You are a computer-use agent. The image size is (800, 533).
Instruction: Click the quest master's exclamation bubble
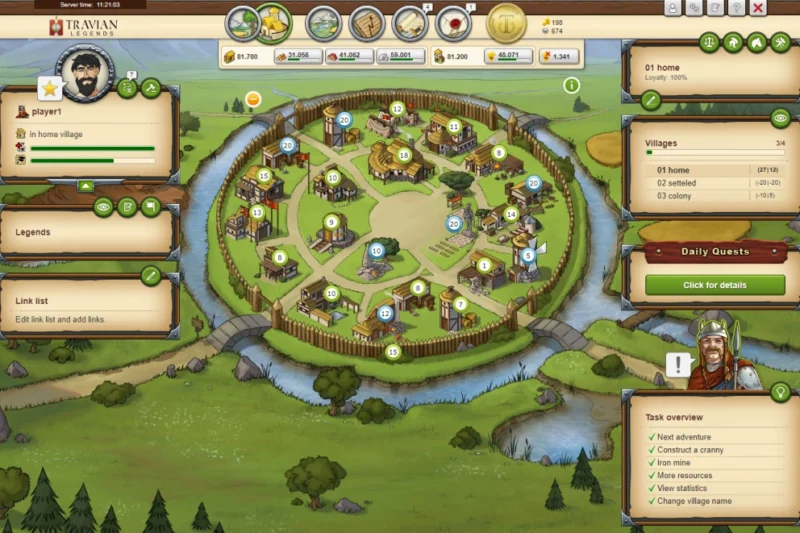coord(679,365)
